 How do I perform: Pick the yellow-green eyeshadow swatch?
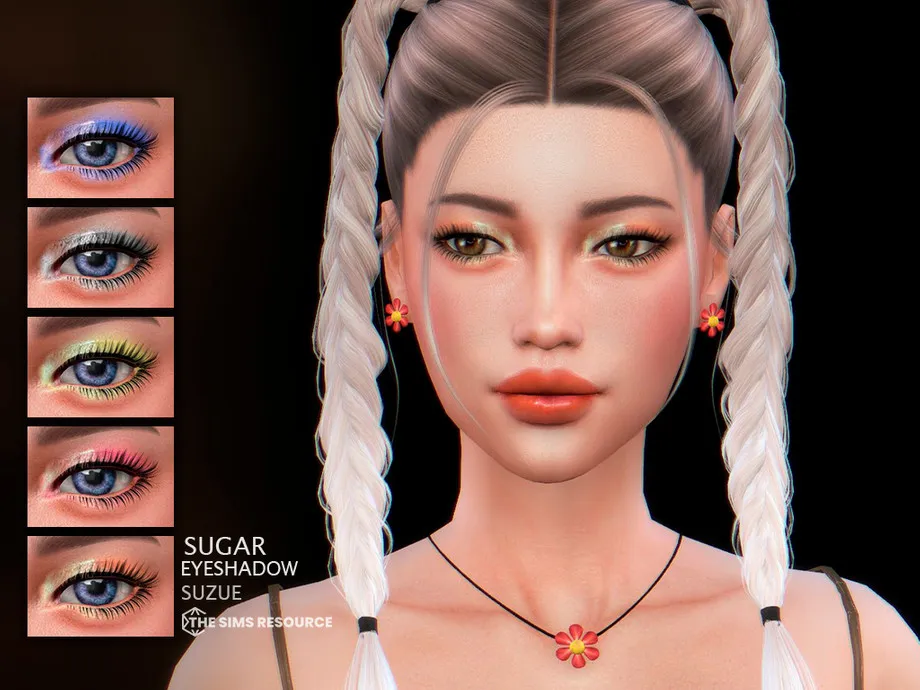coord(100,367)
